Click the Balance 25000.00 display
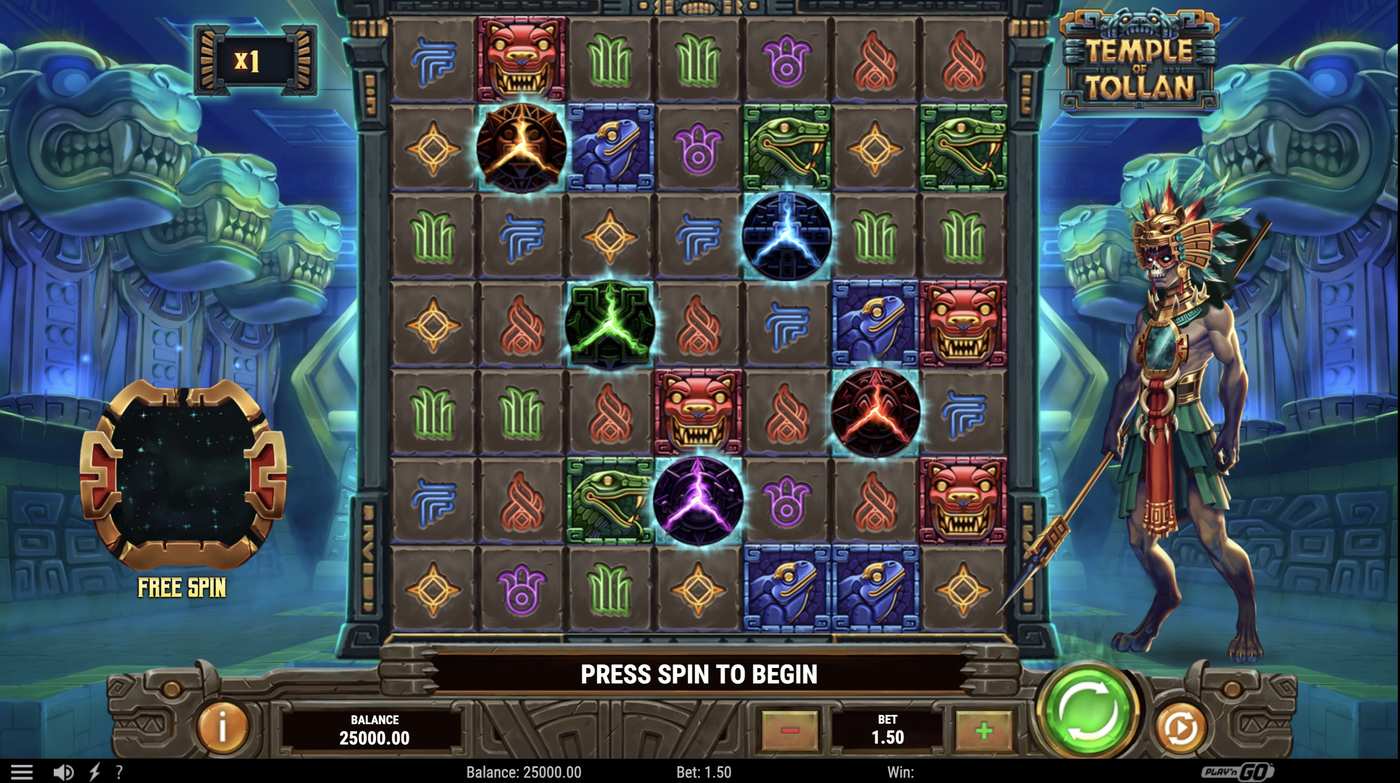The image size is (1400, 783). (375, 729)
